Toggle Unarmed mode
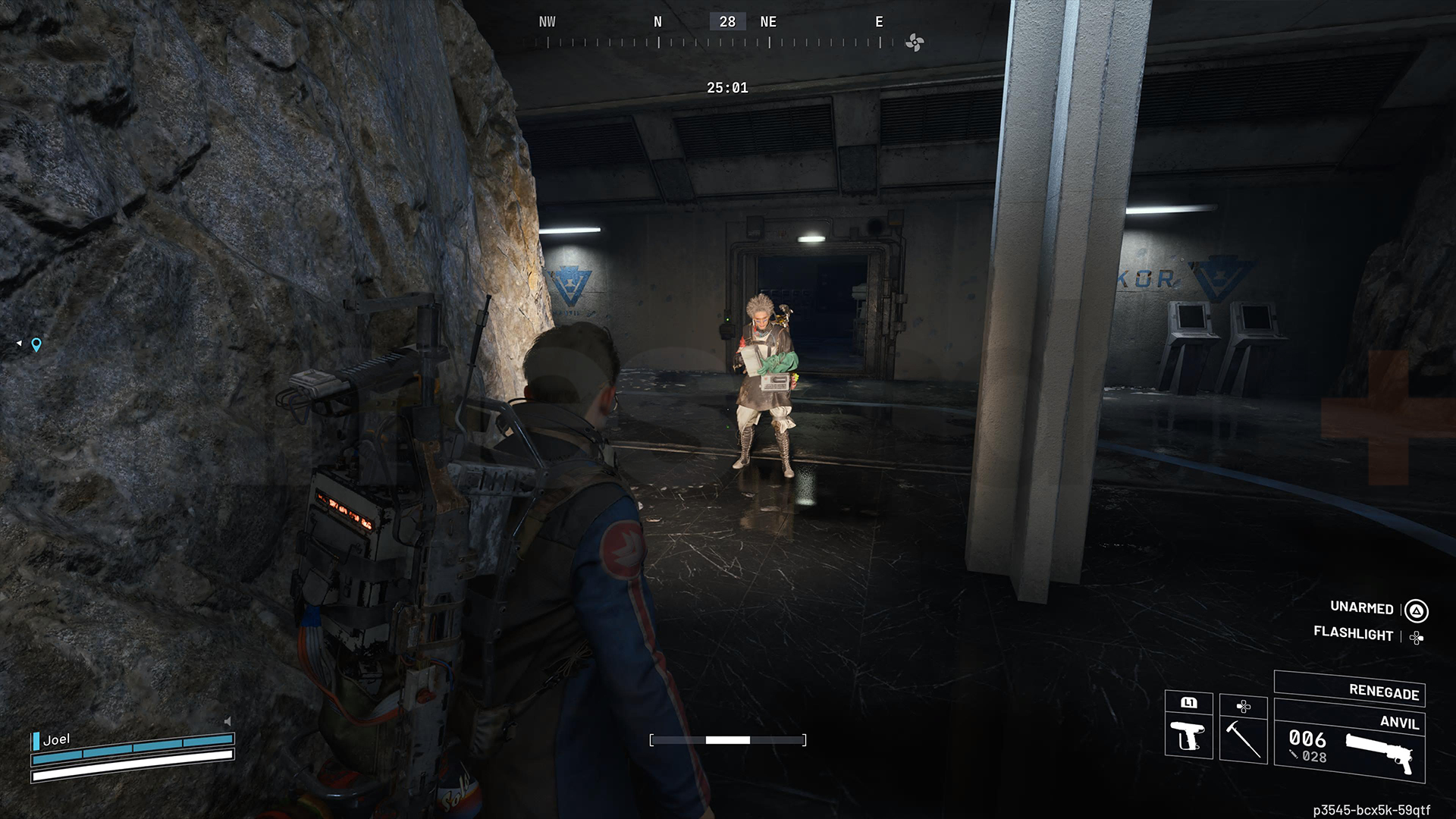1456x819 pixels. click(x=1361, y=608)
